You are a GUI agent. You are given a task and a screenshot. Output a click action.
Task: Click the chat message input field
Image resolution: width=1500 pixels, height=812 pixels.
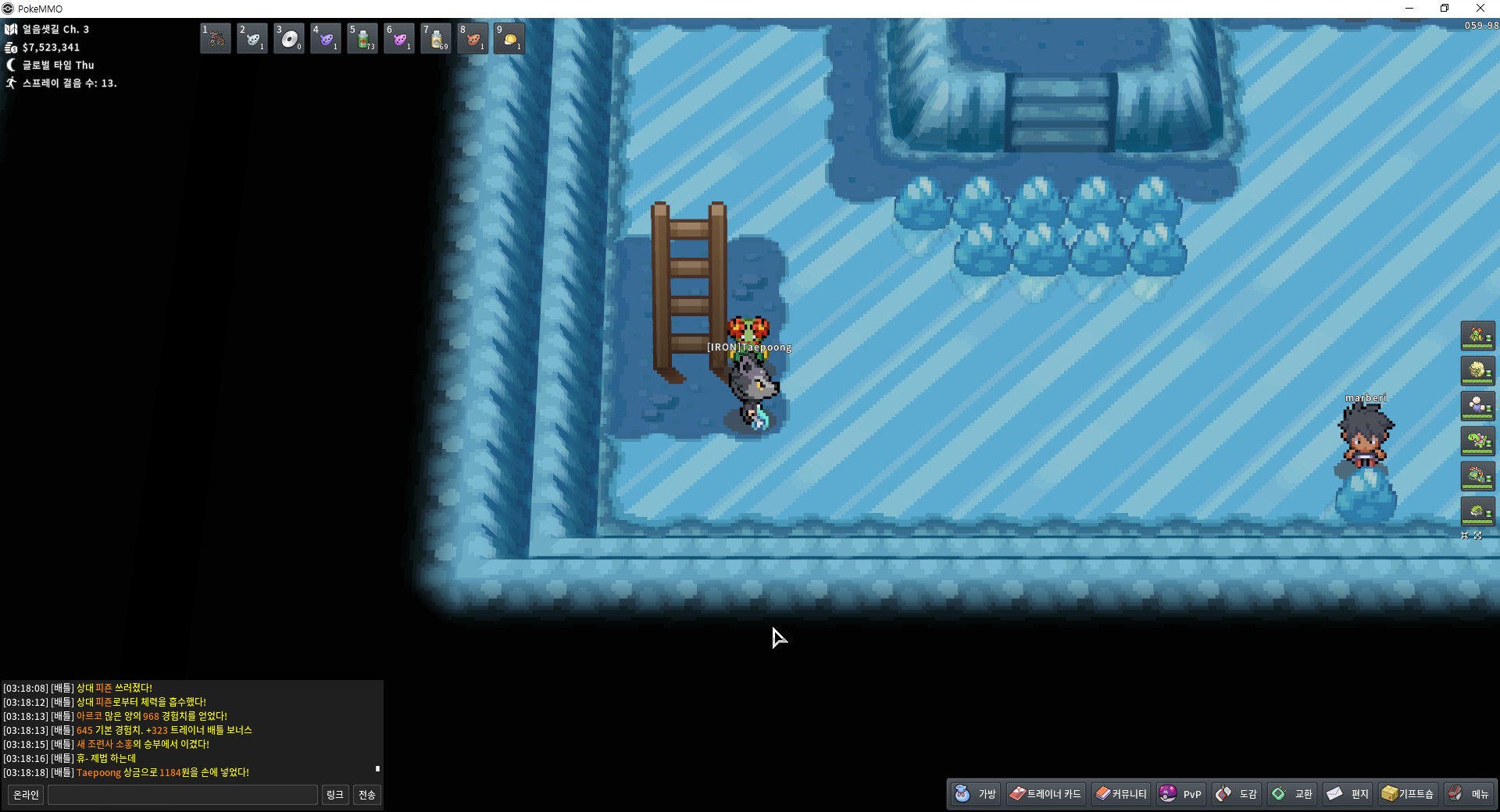point(183,795)
